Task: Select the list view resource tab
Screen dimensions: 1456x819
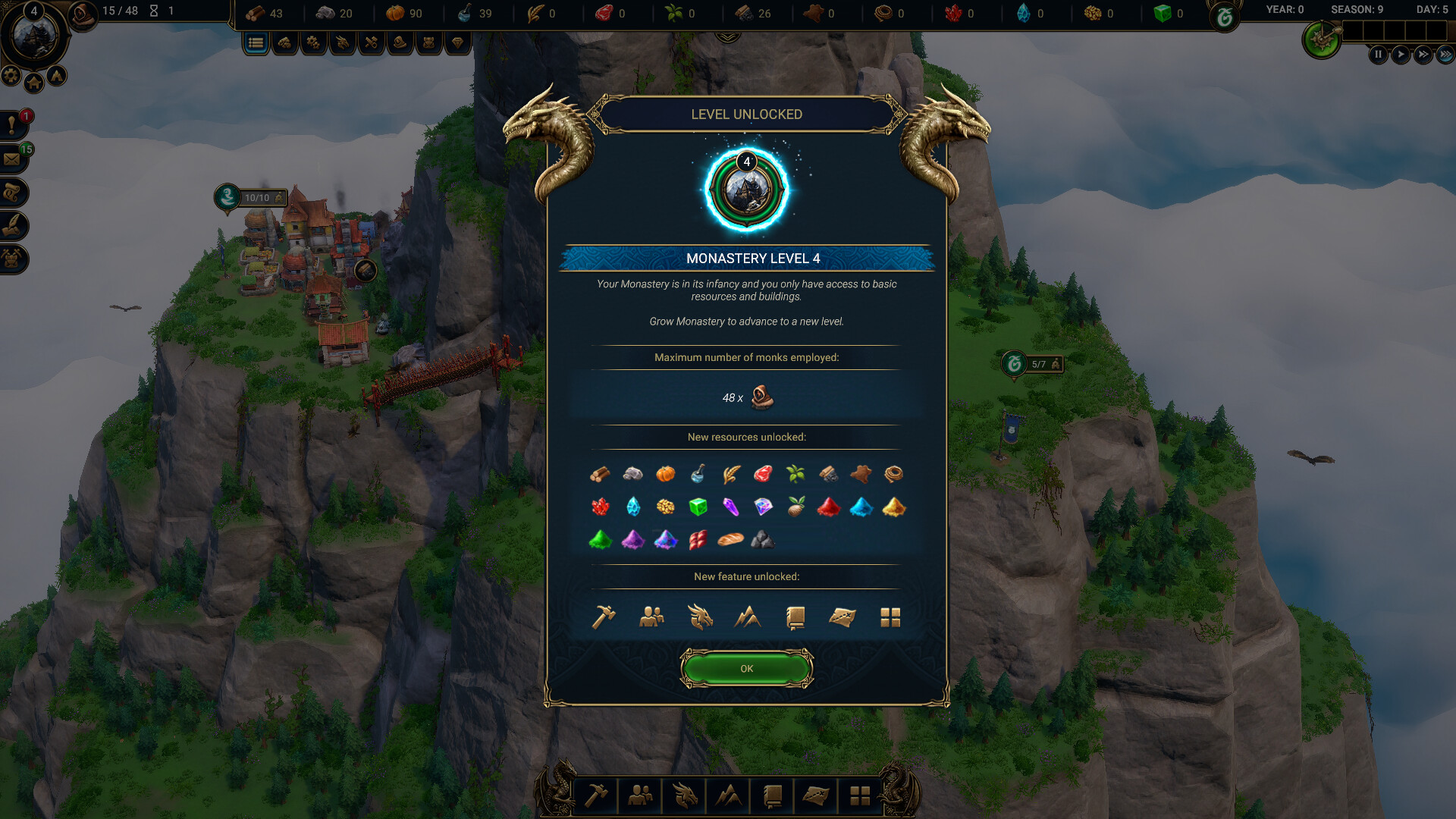Action: click(256, 43)
